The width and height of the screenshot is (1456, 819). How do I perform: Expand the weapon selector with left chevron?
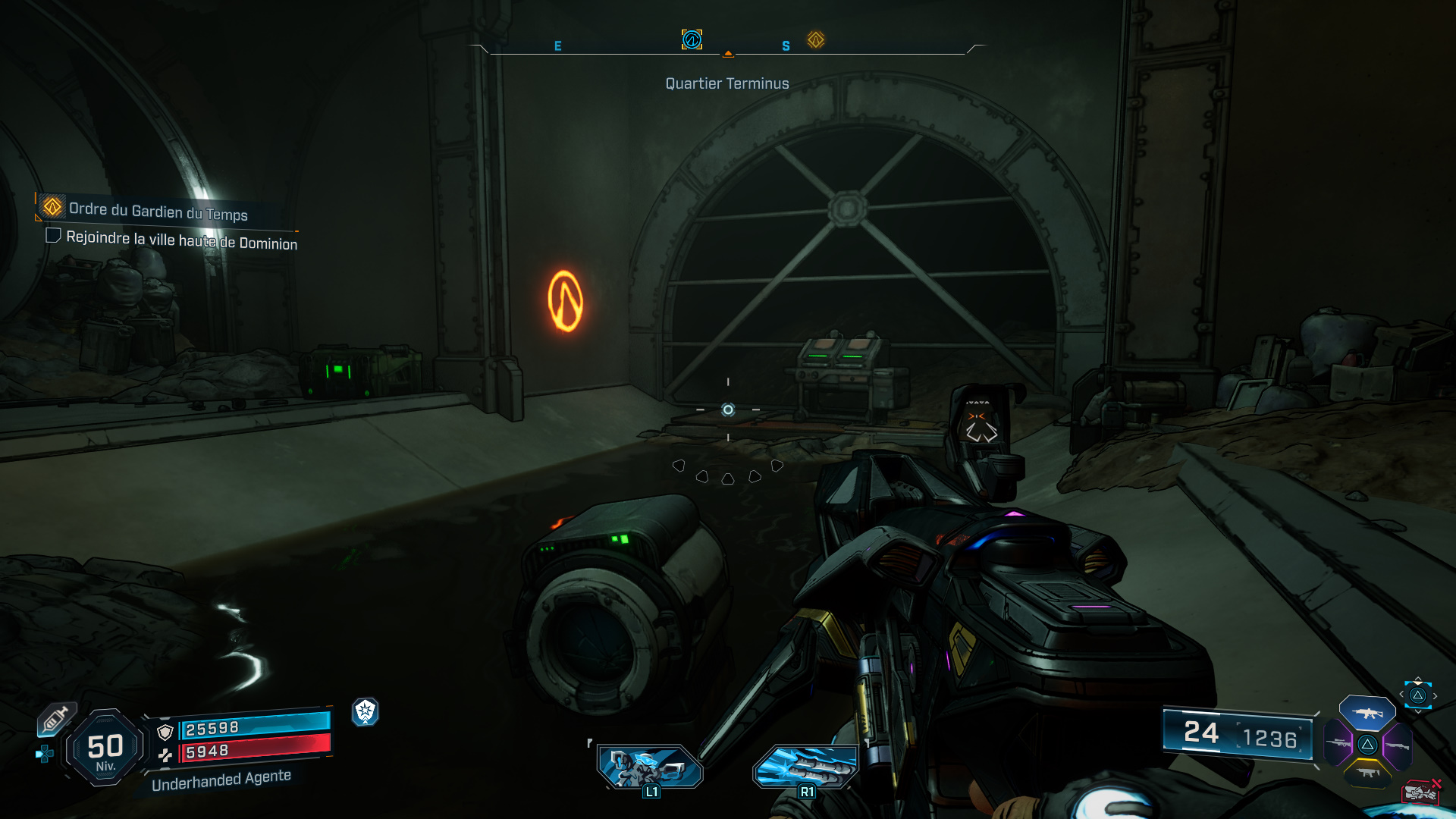point(1401,693)
